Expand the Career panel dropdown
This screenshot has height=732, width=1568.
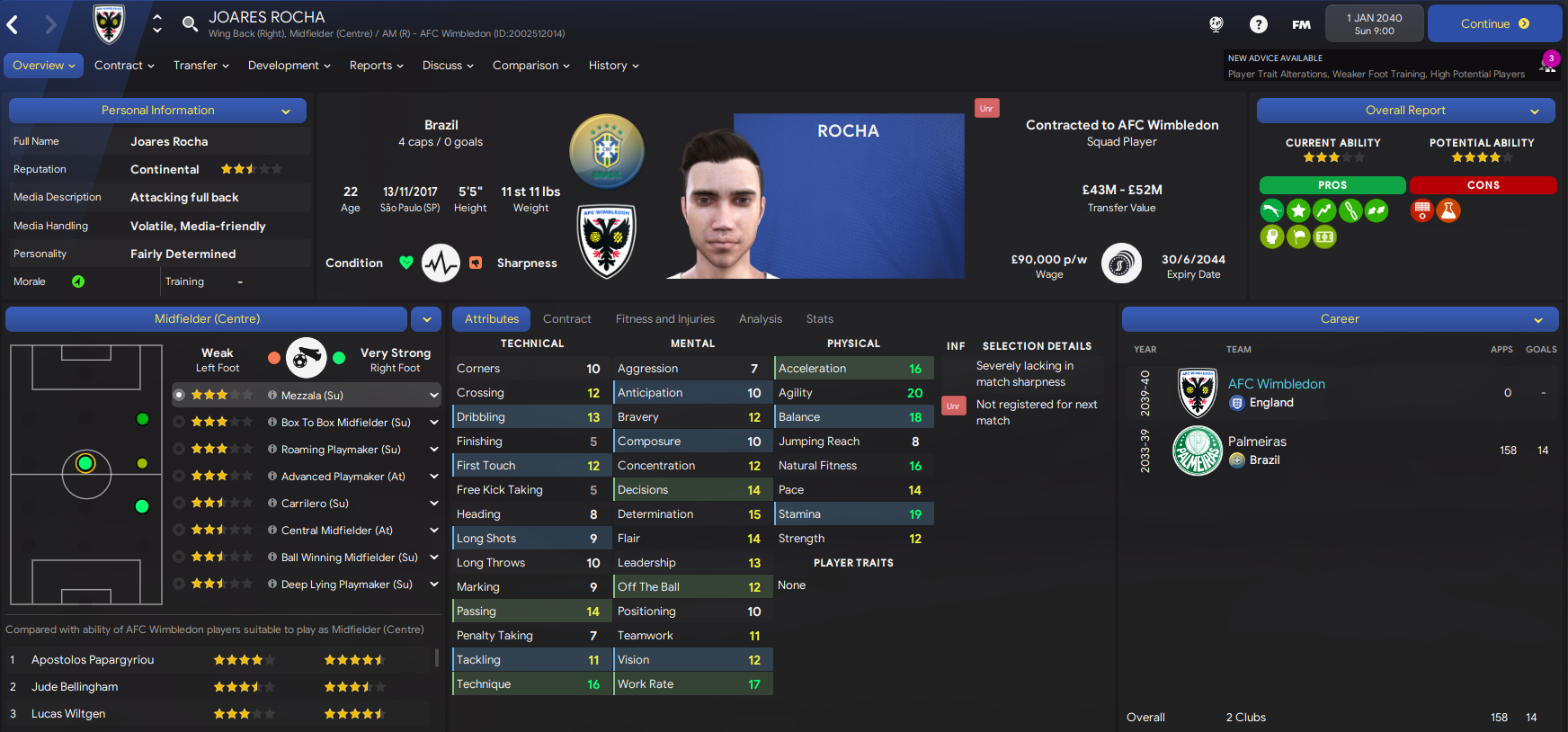[x=1538, y=320]
